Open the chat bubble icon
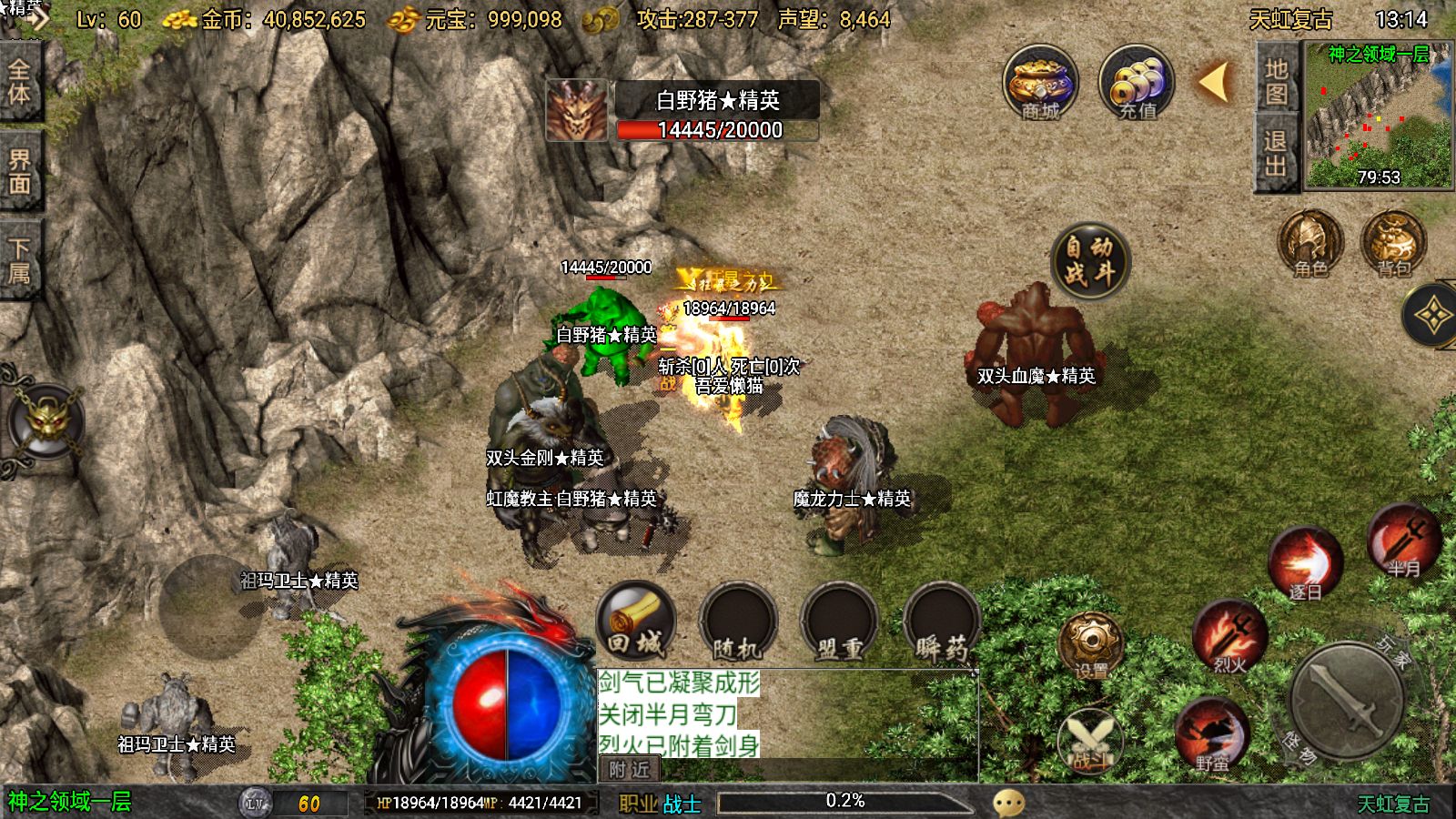 (x=1008, y=803)
